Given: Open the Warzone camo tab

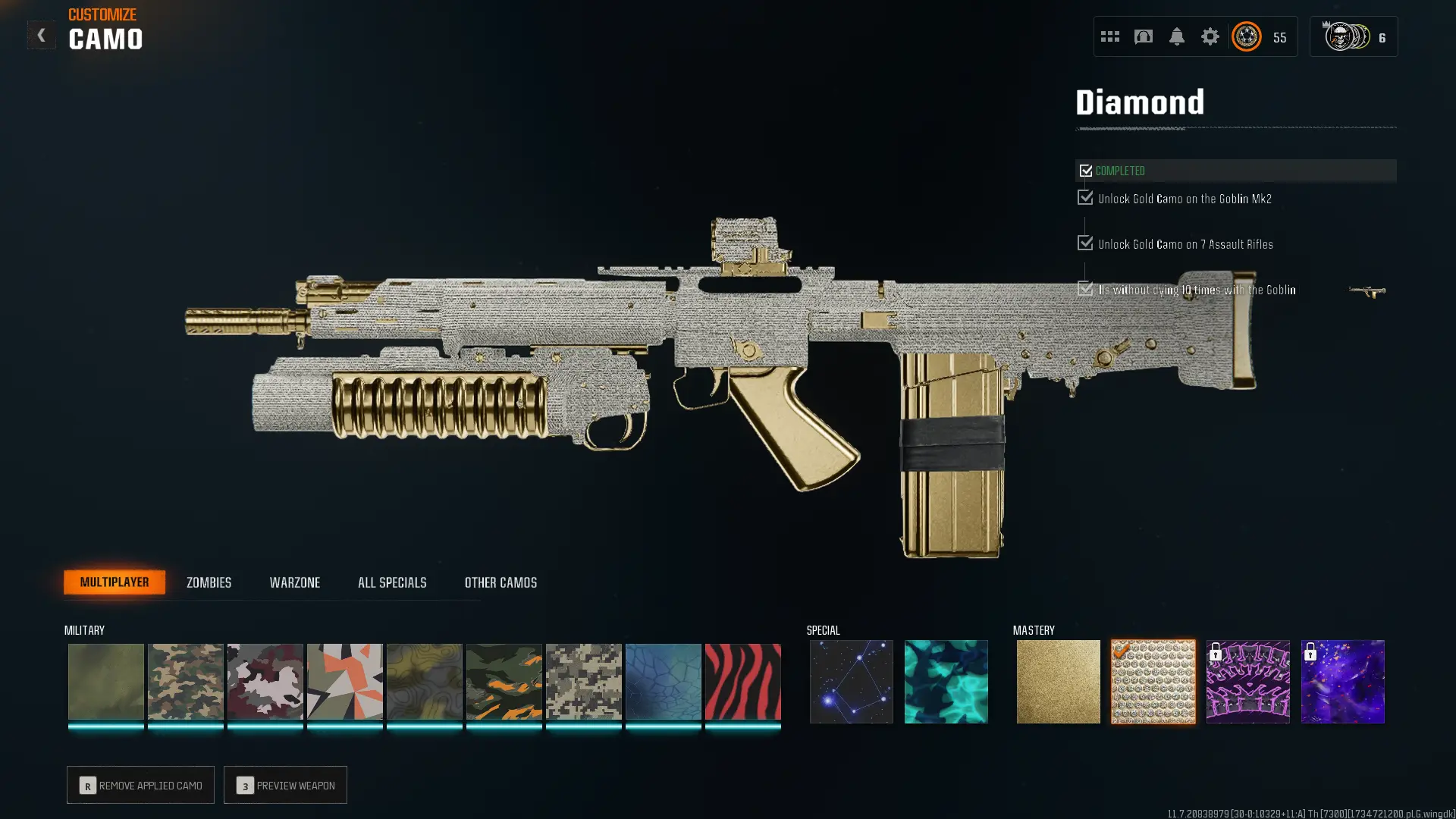Looking at the screenshot, I should [x=294, y=582].
